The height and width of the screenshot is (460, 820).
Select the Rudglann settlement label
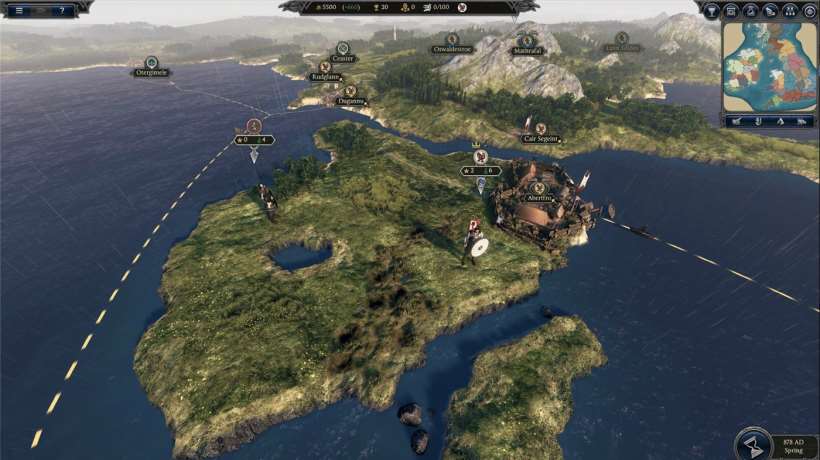(x=325, y=76)
